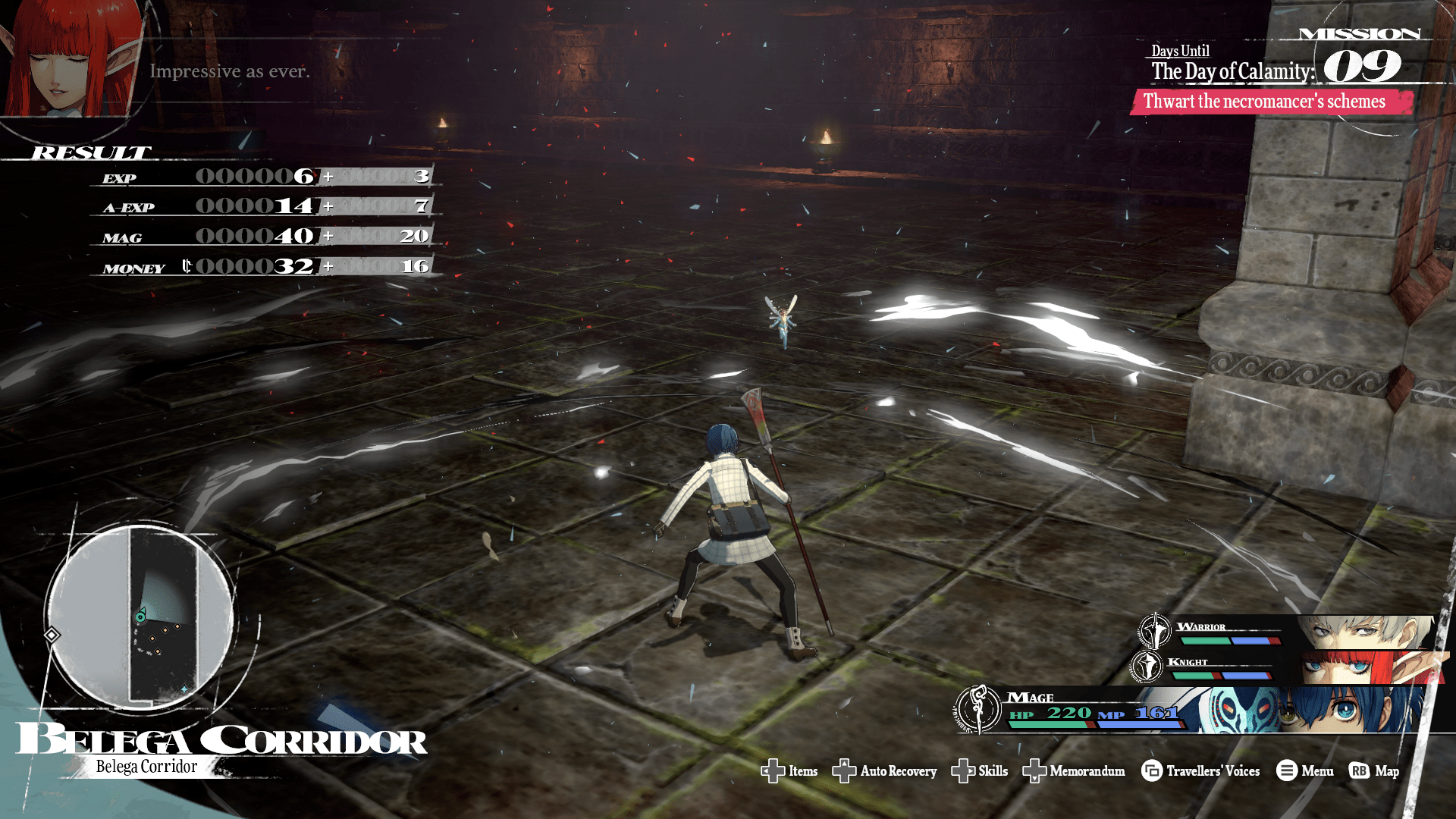Screen dimensions: 1456x819
Task: Open the Skills shortcut
Action: point(979,771)
